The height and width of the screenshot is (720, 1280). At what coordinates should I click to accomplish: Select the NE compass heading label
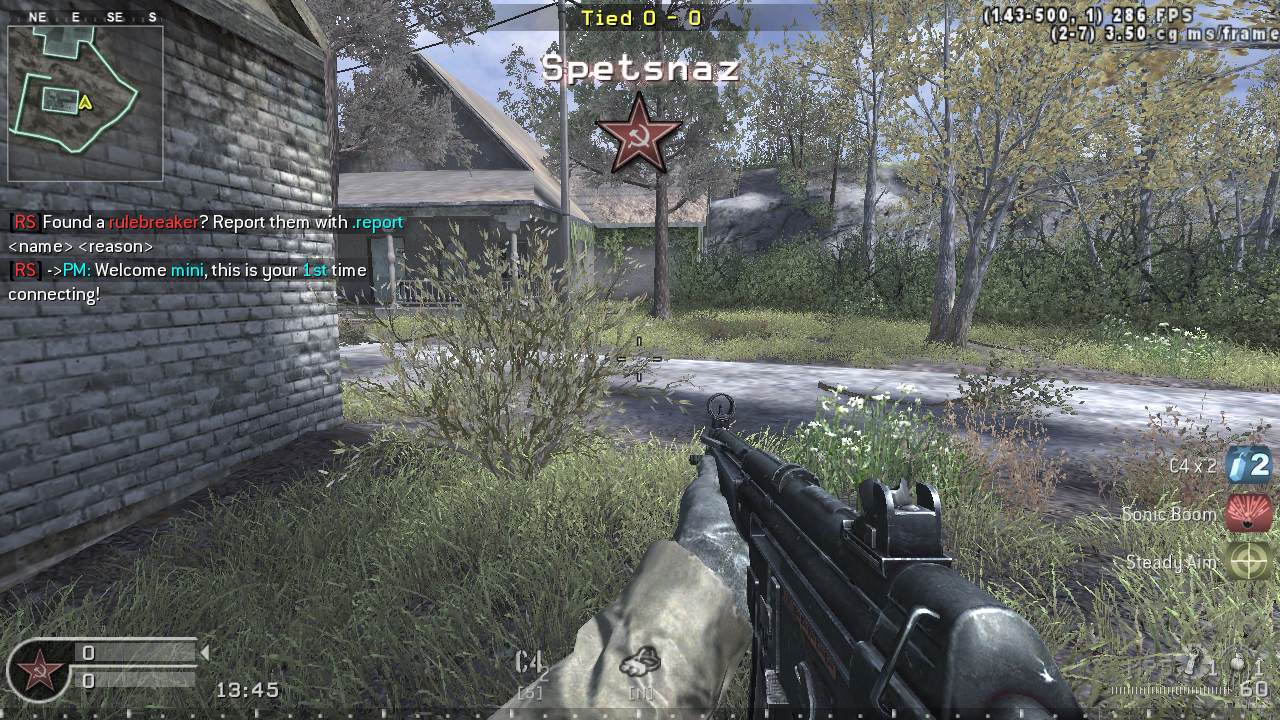[38, 16]
